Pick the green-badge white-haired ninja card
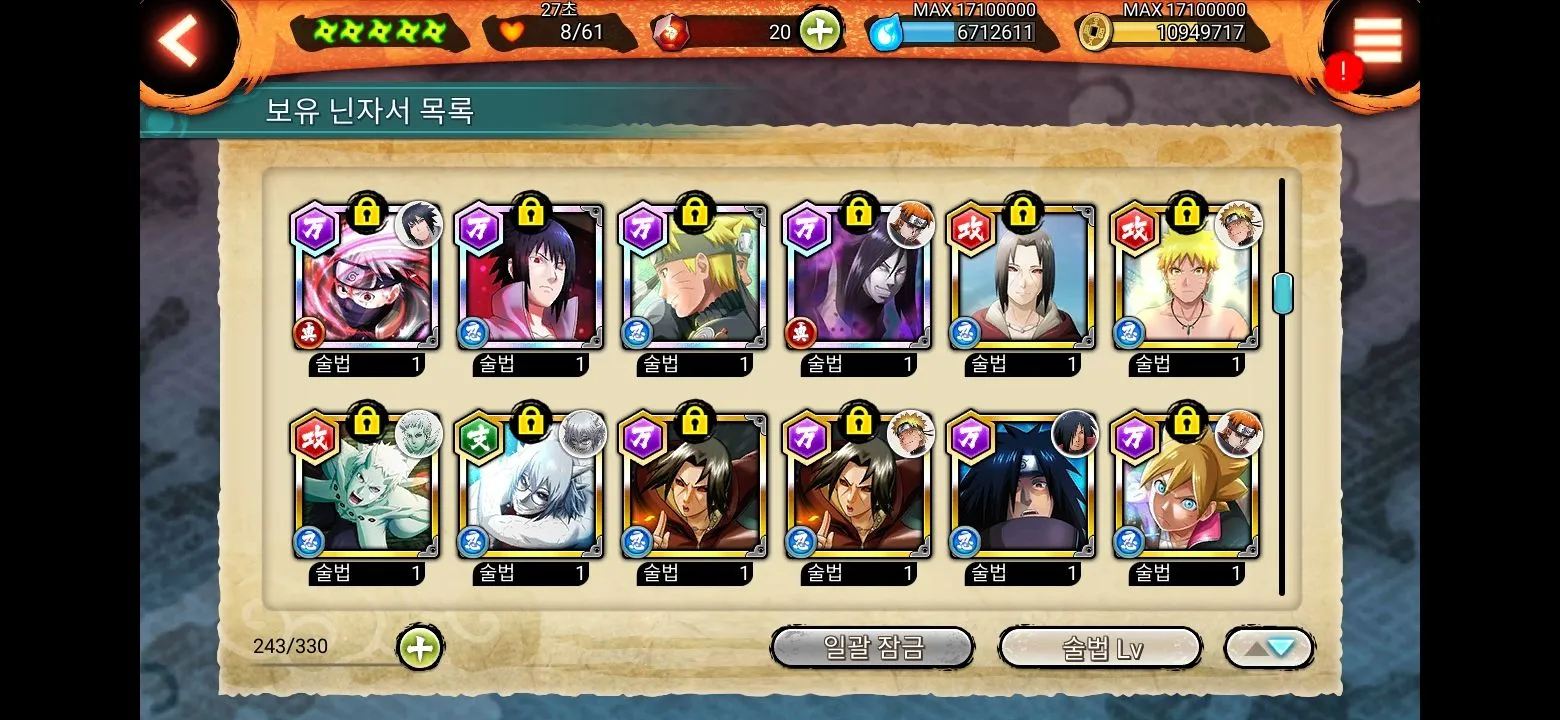The image size is (1560, 720). click(530, 488)
